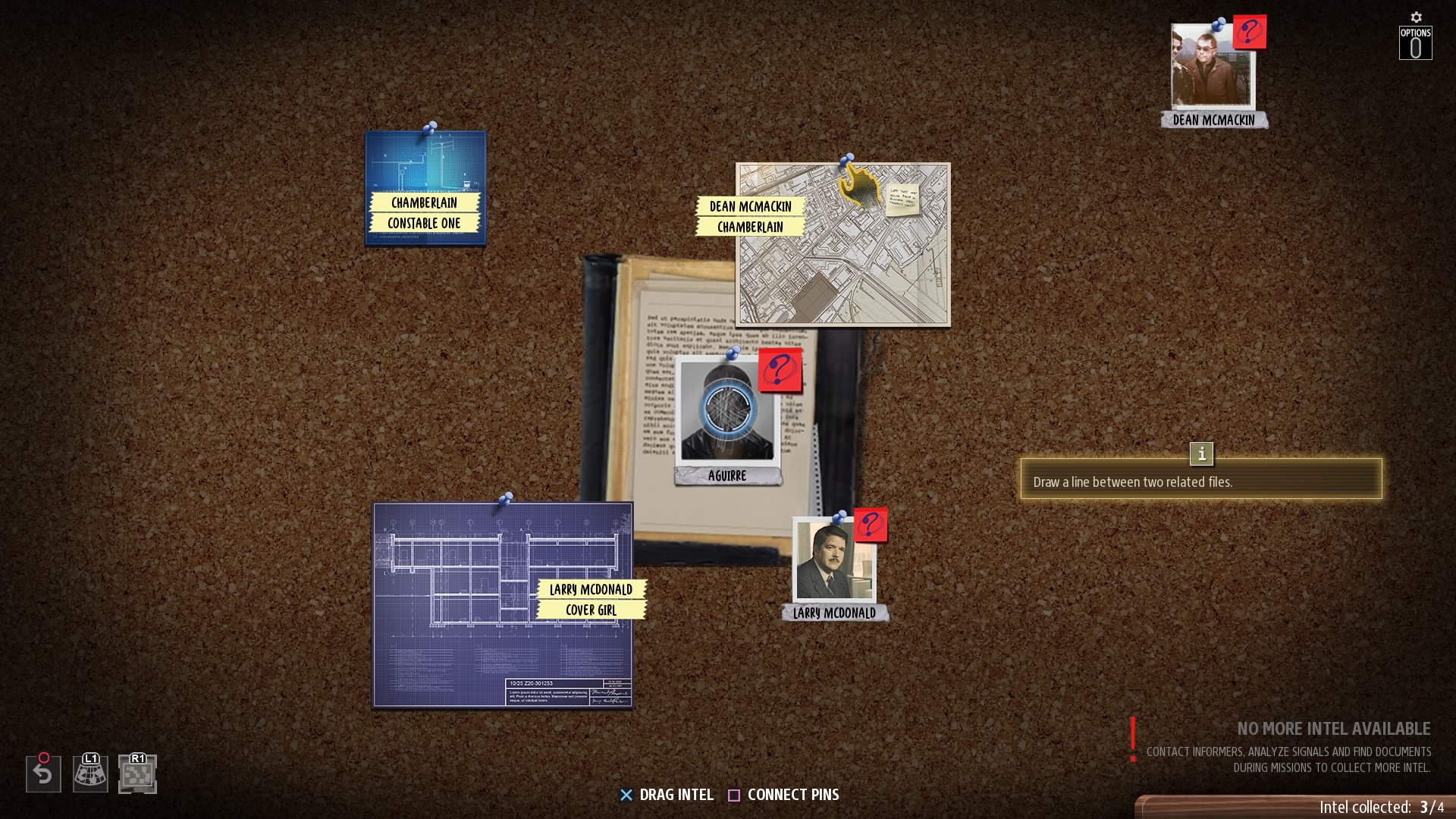Click the info icon above the instruction banner
Image resolution: width=1456 pixels, height=819 pixels.
tap(1202, 454)
